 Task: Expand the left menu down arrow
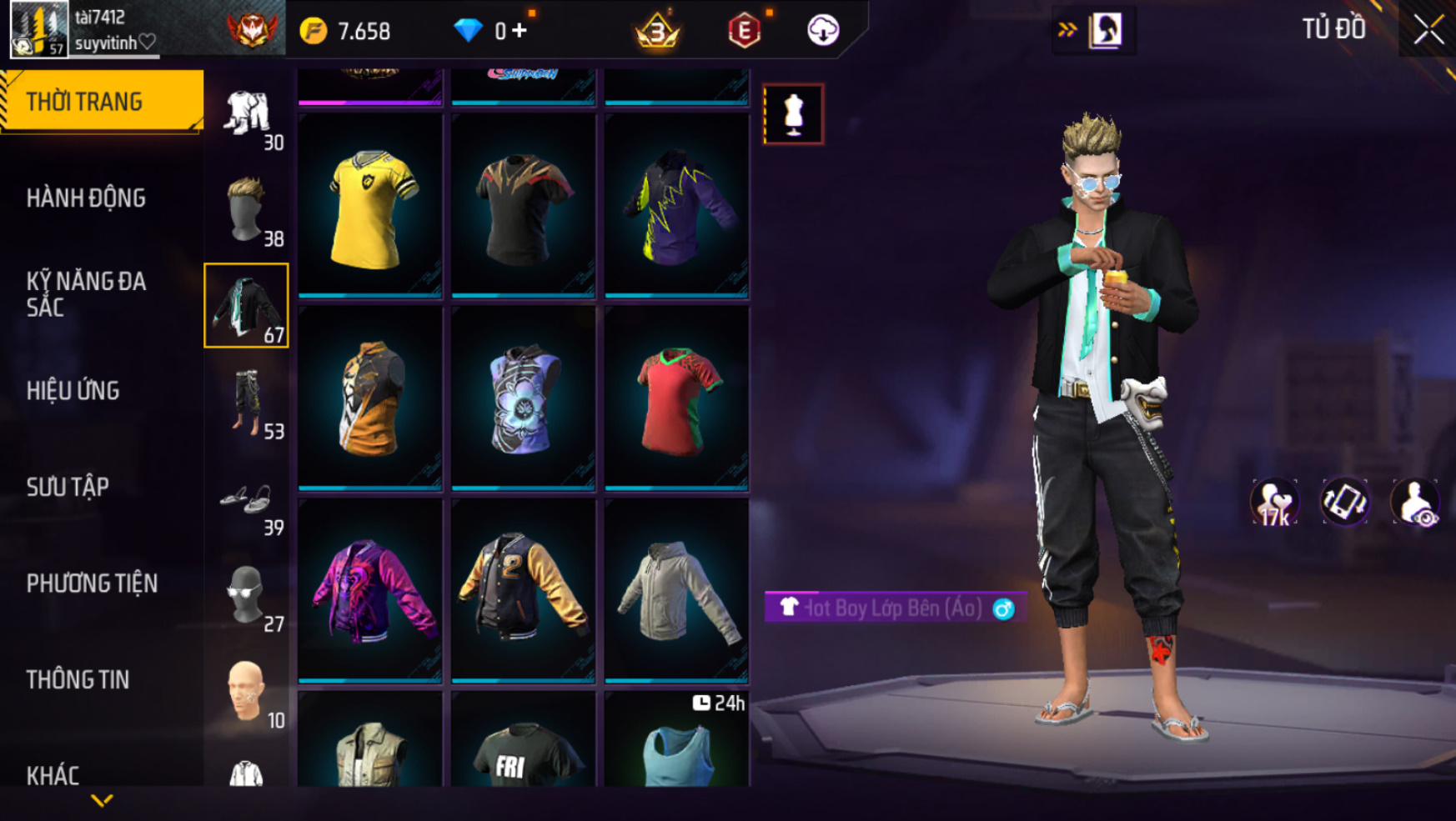coord(102,801)
